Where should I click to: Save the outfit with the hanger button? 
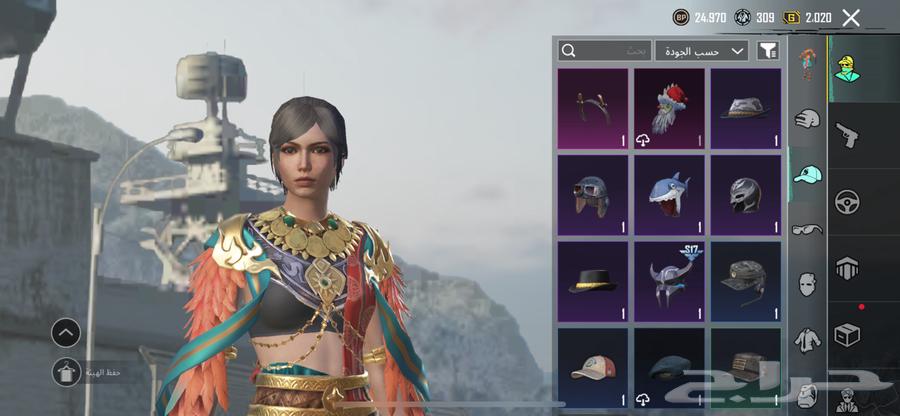(66, 372)
